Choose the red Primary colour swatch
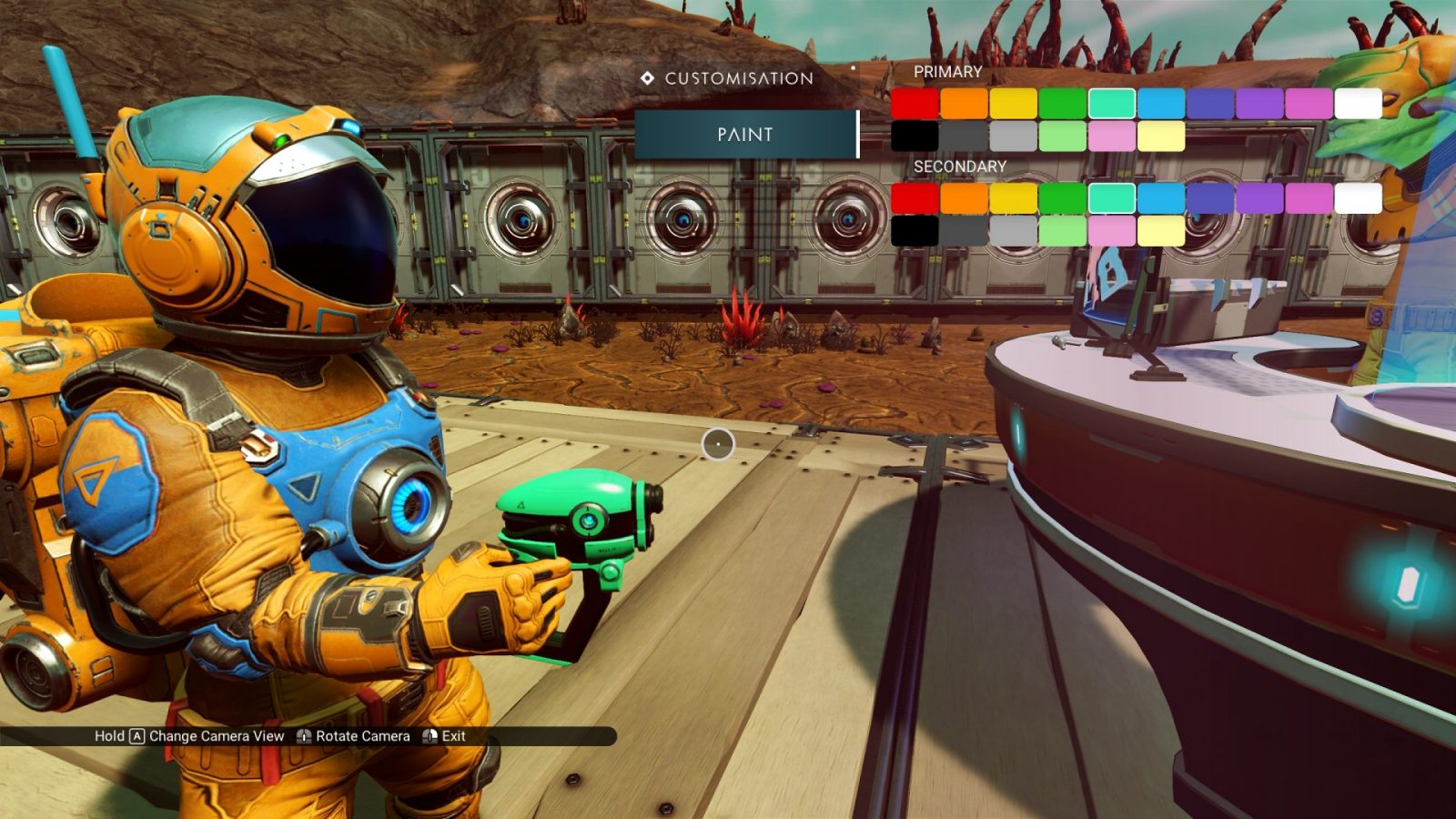The image size is (1456, 819). [915, 104]
